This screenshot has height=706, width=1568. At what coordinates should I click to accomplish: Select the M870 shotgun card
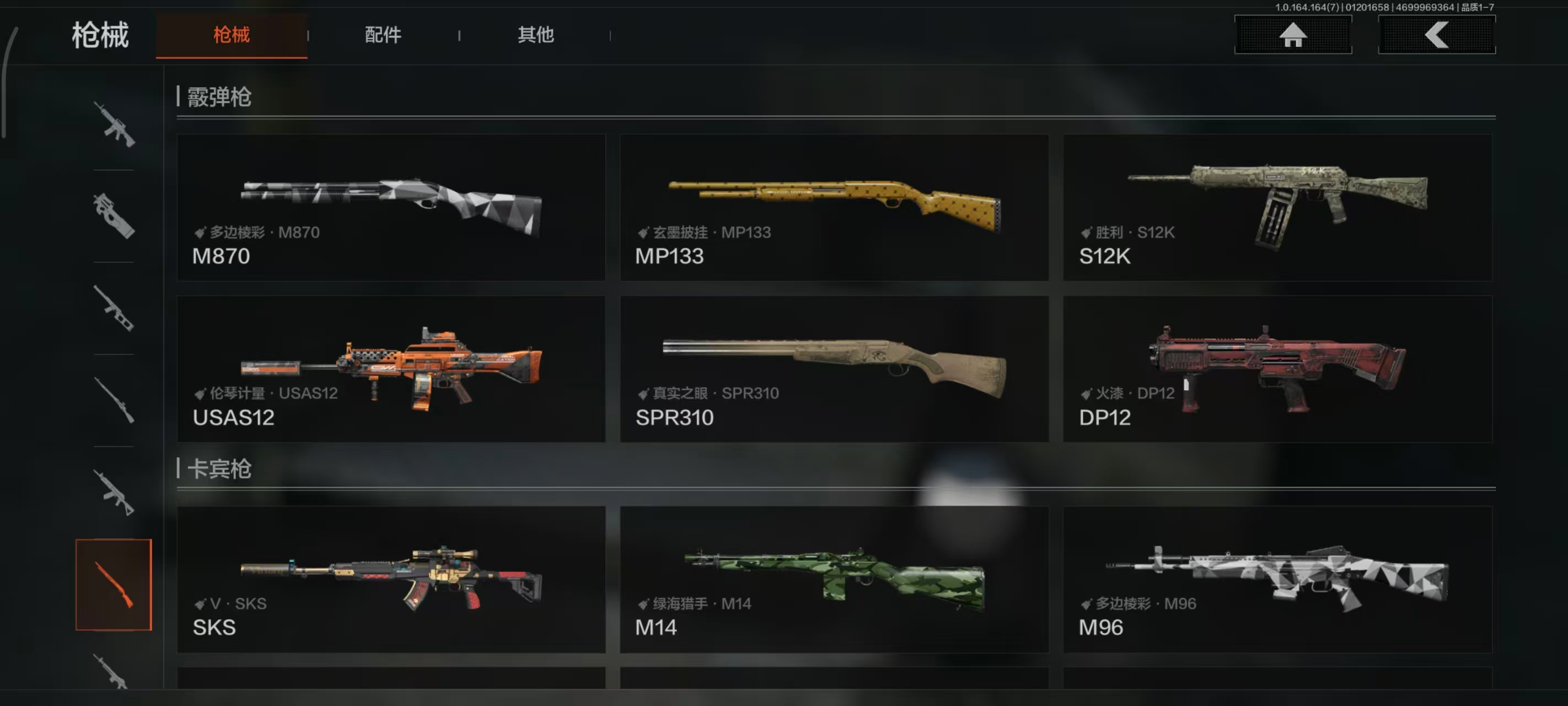[391, 207]
